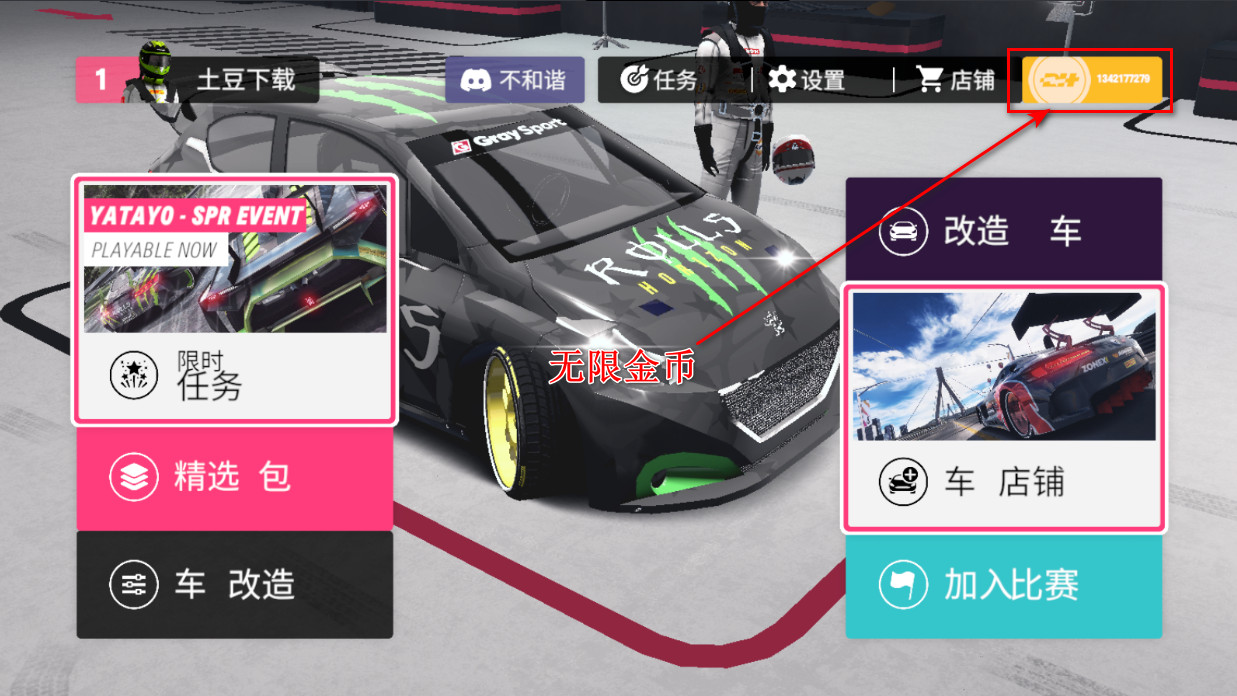1237x696 pixels.
Task: Open the 不和谐 Discord button
Action: [x=515, y=80]
